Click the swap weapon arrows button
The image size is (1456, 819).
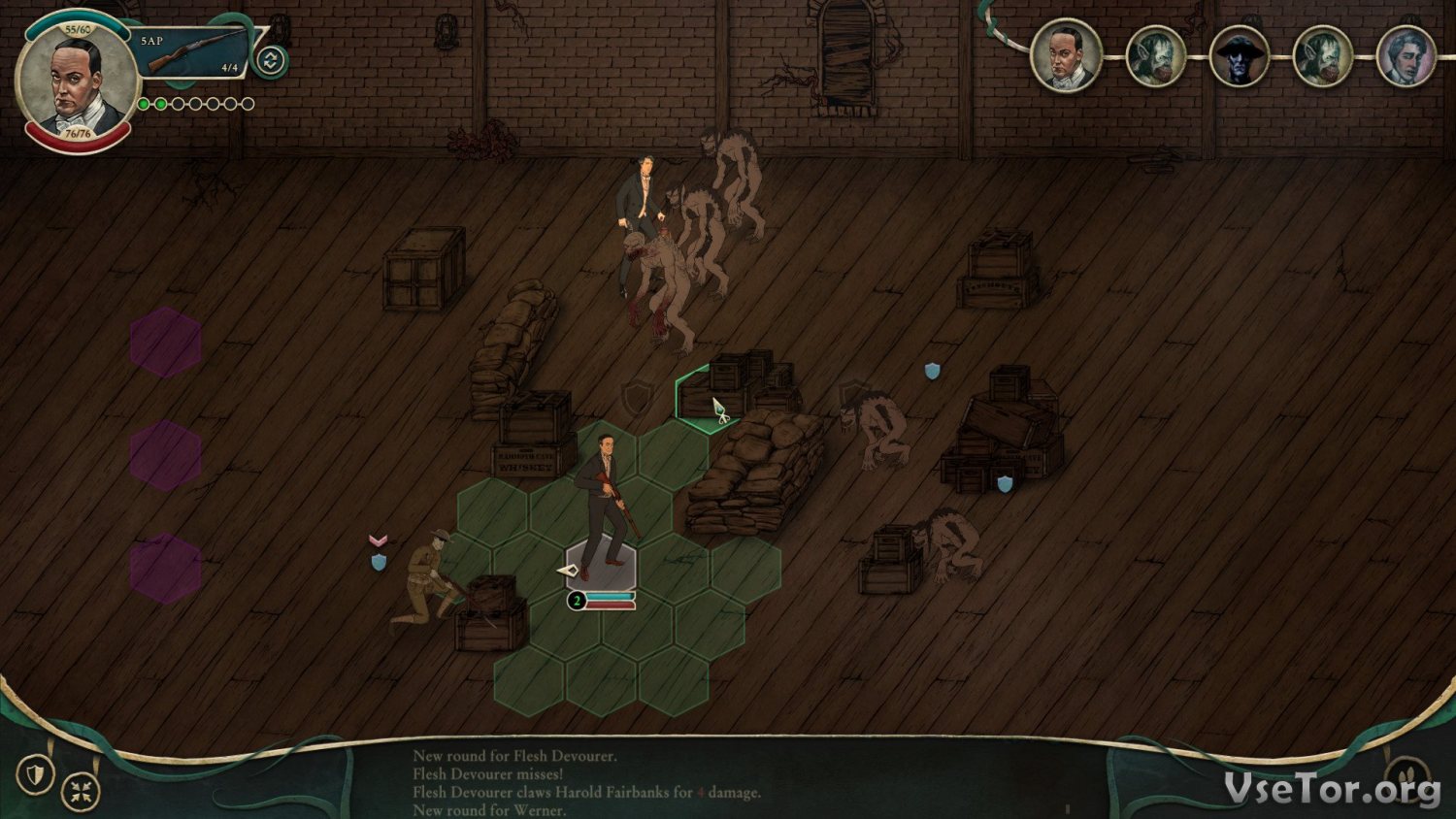pyautogui.click(x=270, y=61)
